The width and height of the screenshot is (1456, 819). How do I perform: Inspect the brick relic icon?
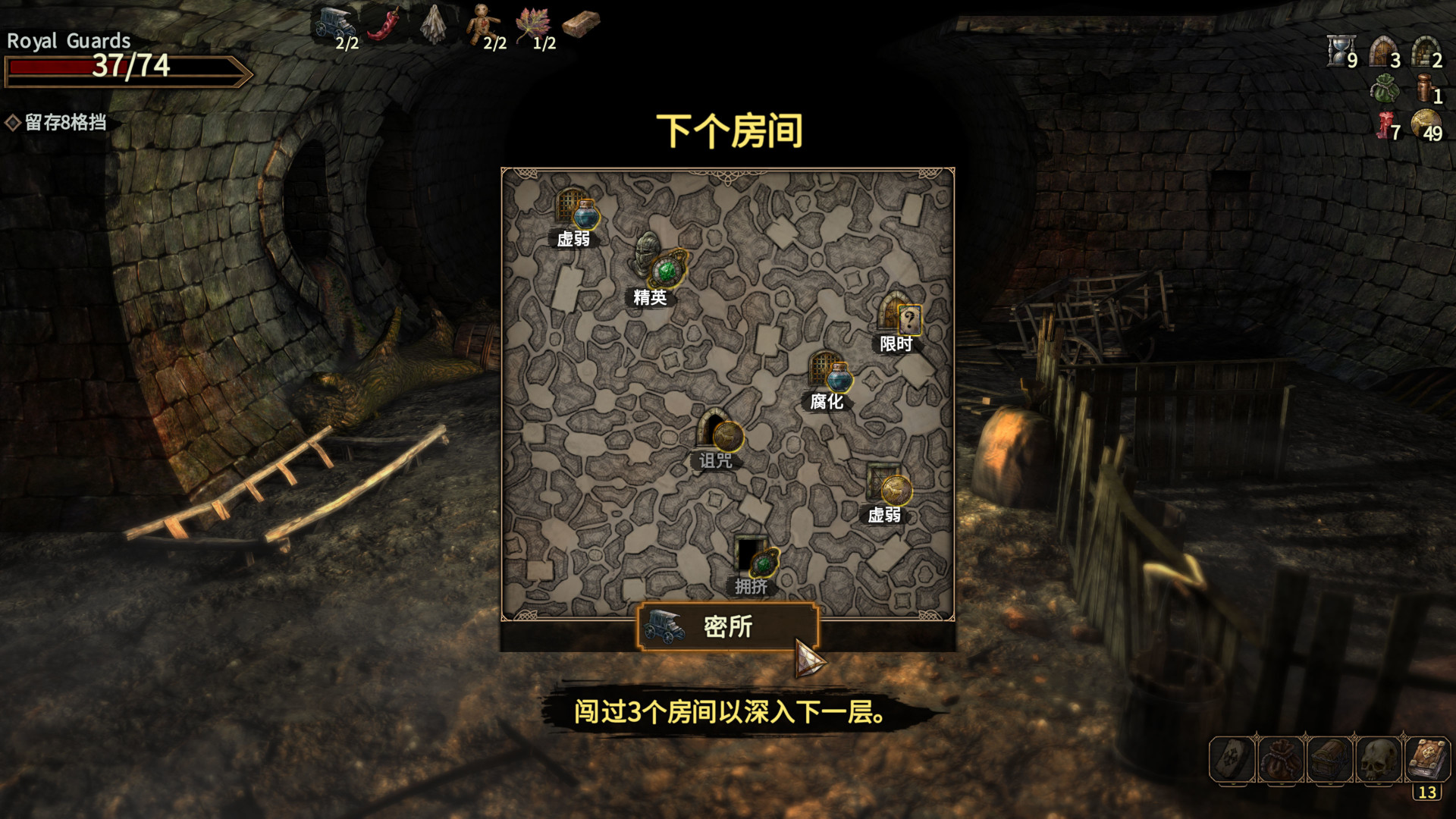coord(582,23)
